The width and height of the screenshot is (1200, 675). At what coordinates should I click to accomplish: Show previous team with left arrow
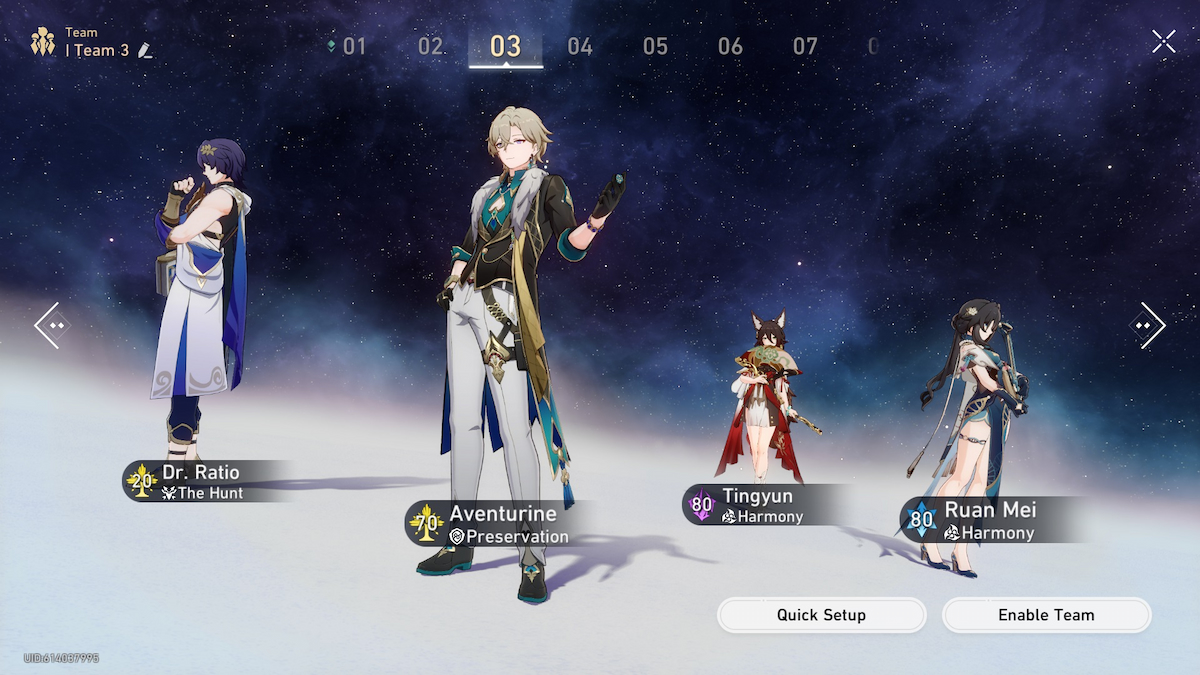(x=52, y=325)
